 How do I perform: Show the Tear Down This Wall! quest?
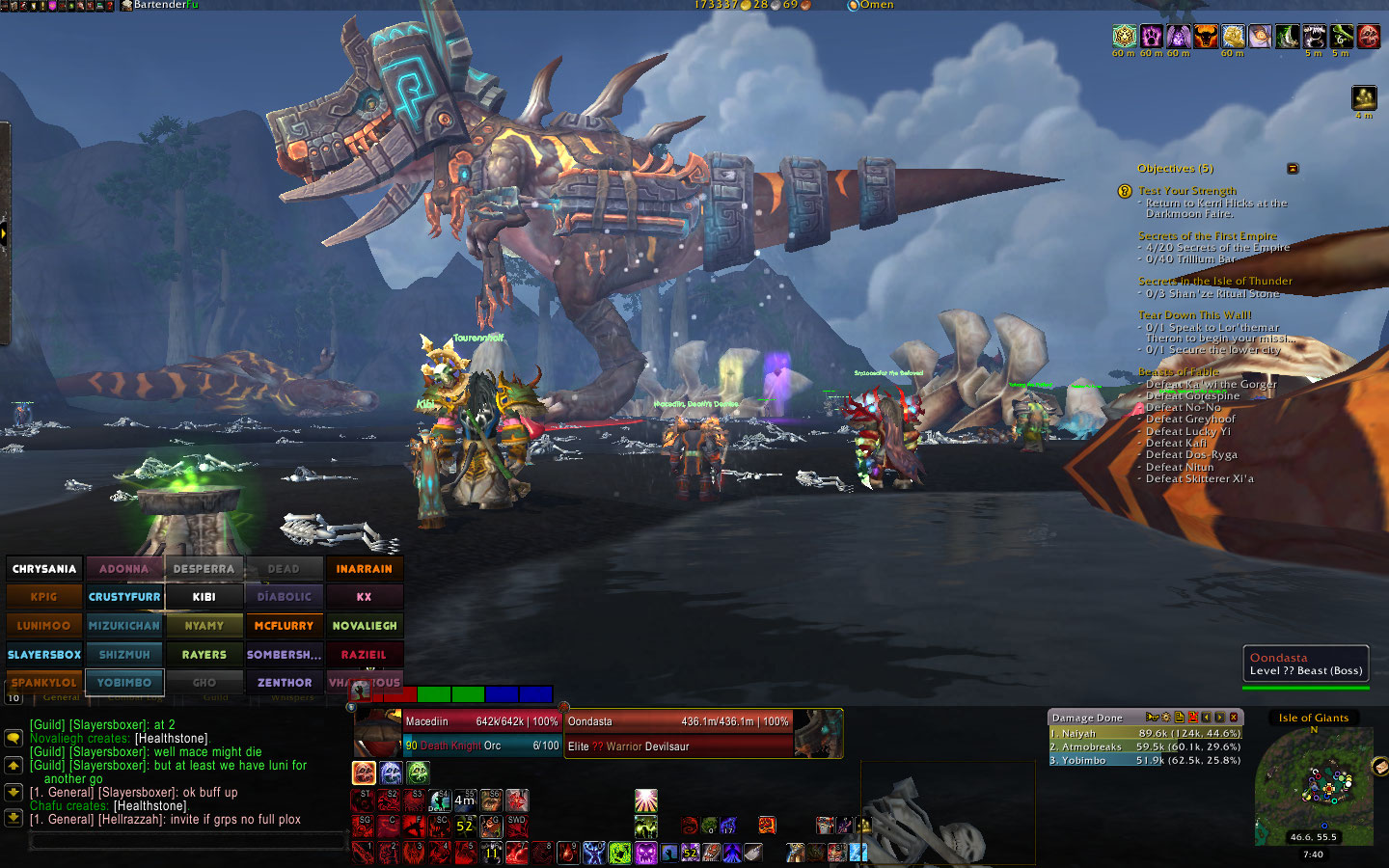click(1194, 314)
